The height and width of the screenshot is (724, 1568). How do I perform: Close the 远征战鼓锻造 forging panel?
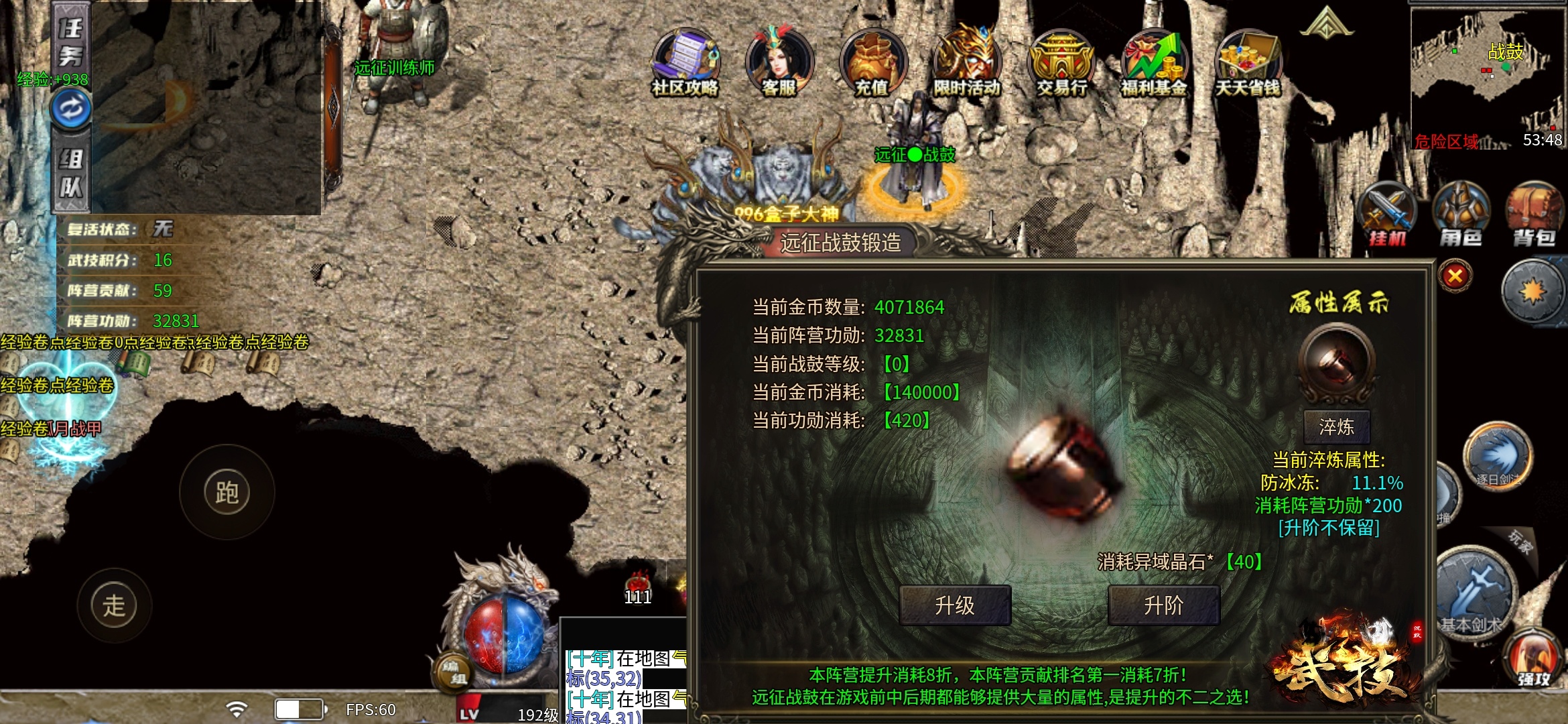(1455, 276)
